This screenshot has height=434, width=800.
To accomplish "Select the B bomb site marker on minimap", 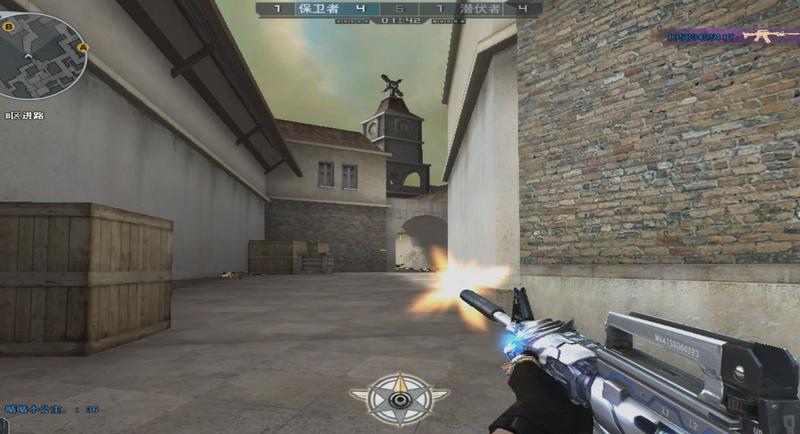I will pos(9,27).
